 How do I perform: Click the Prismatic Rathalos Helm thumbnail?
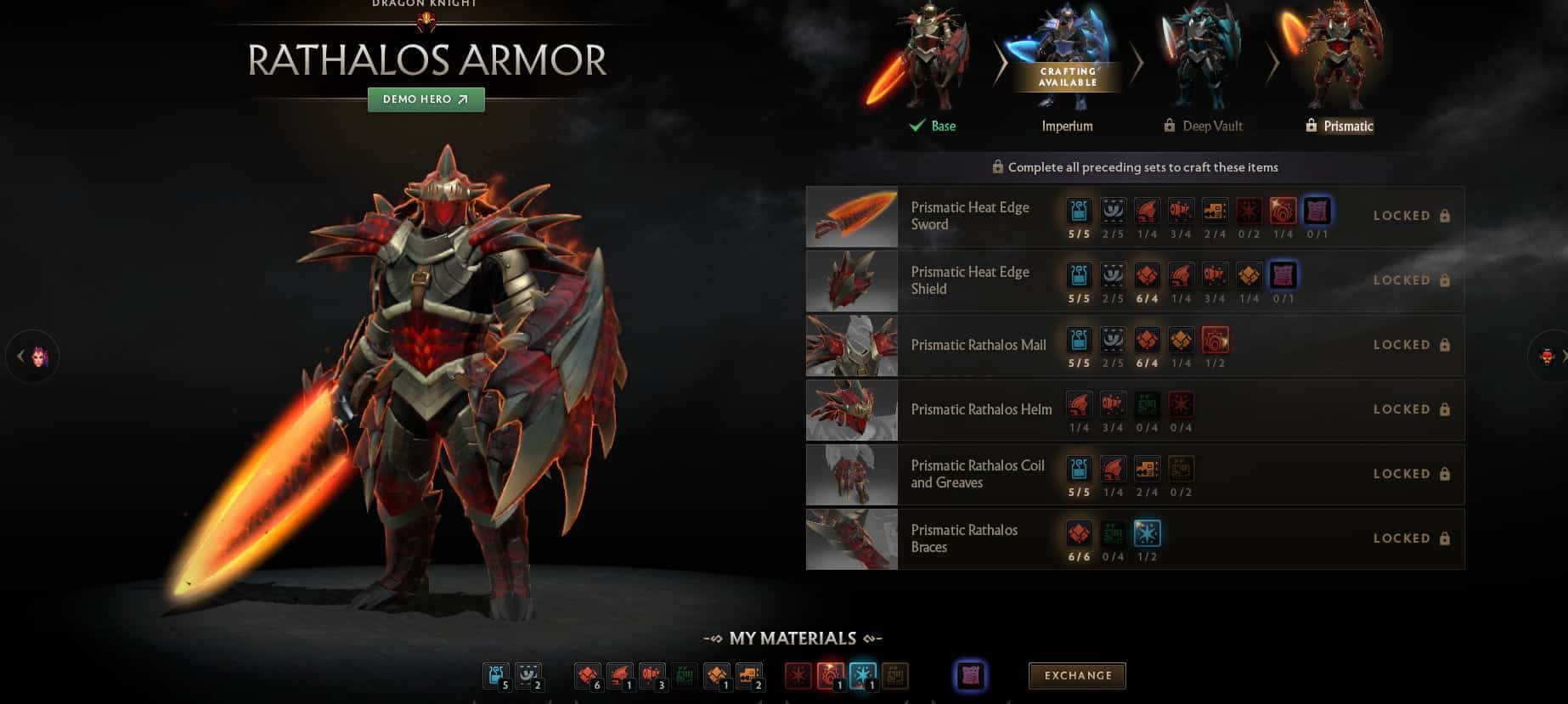click(850, 410)
